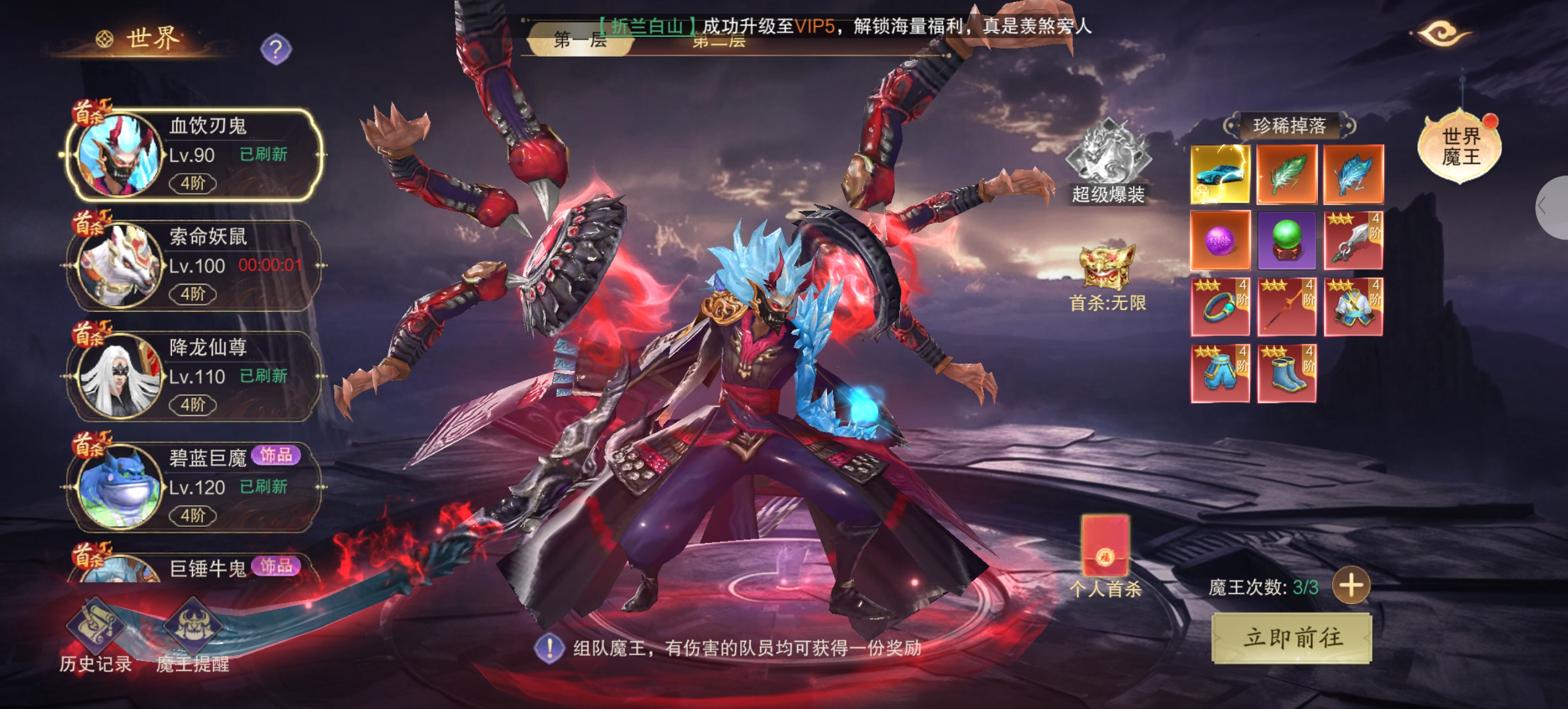Select the 血饮刃鬼 Lv.90 boss entry
1568x709 pixels.
click(195, 155)
